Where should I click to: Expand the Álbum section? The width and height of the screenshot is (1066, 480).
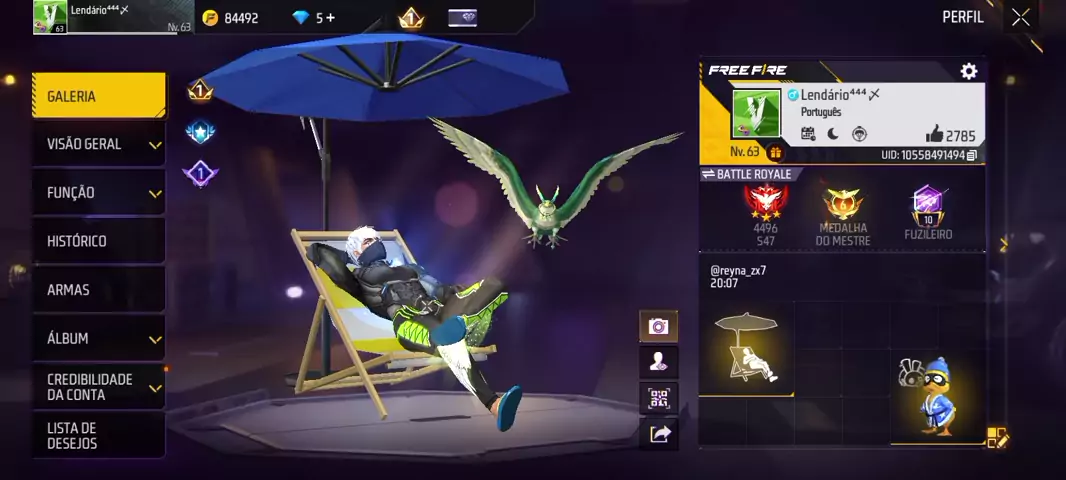98,338
